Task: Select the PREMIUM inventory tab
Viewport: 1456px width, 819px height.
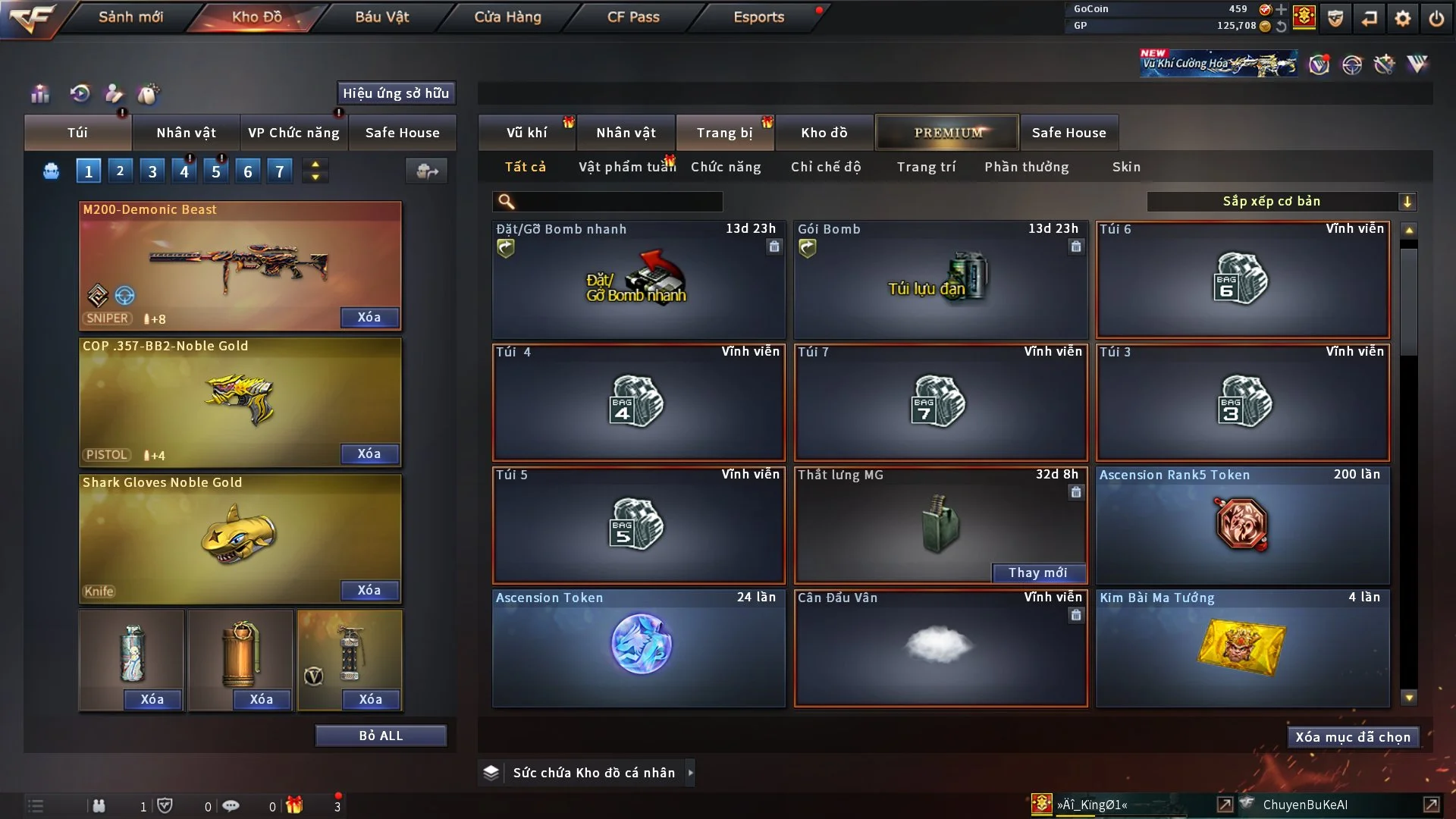Action: point(947,133)
